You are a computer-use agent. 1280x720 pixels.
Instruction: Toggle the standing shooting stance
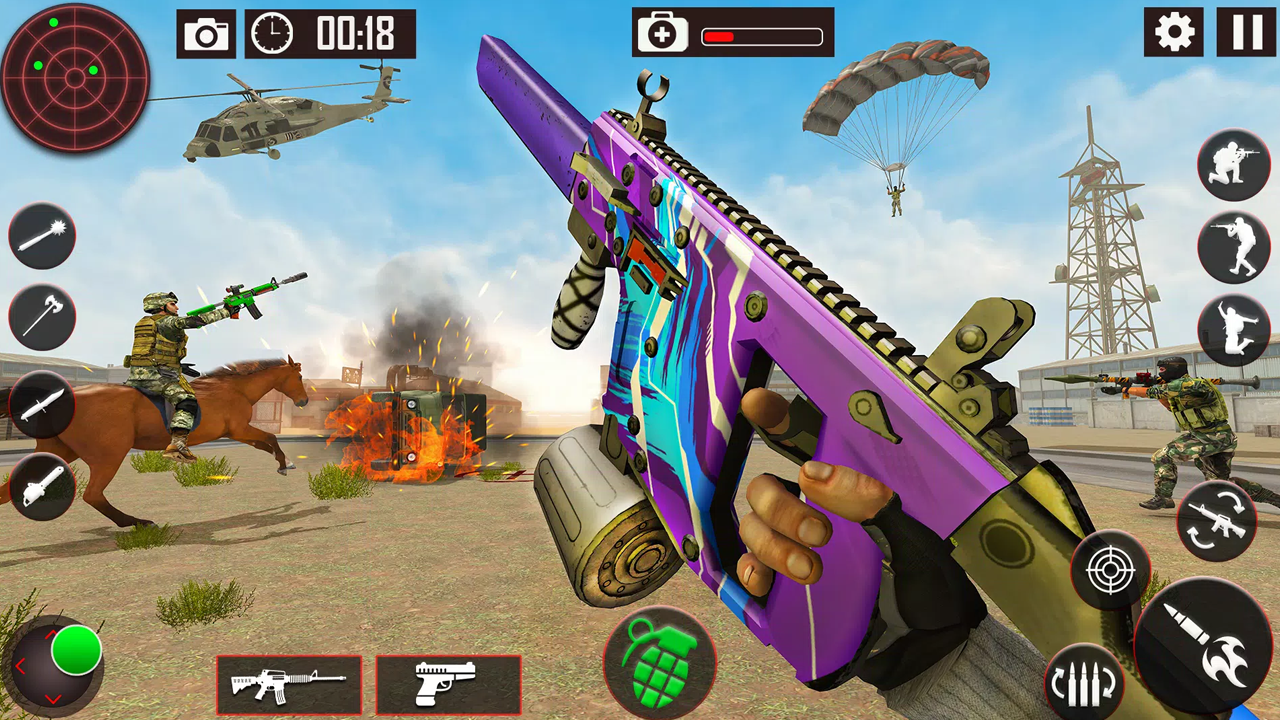pyautogui.click(x=1233, y=247)
